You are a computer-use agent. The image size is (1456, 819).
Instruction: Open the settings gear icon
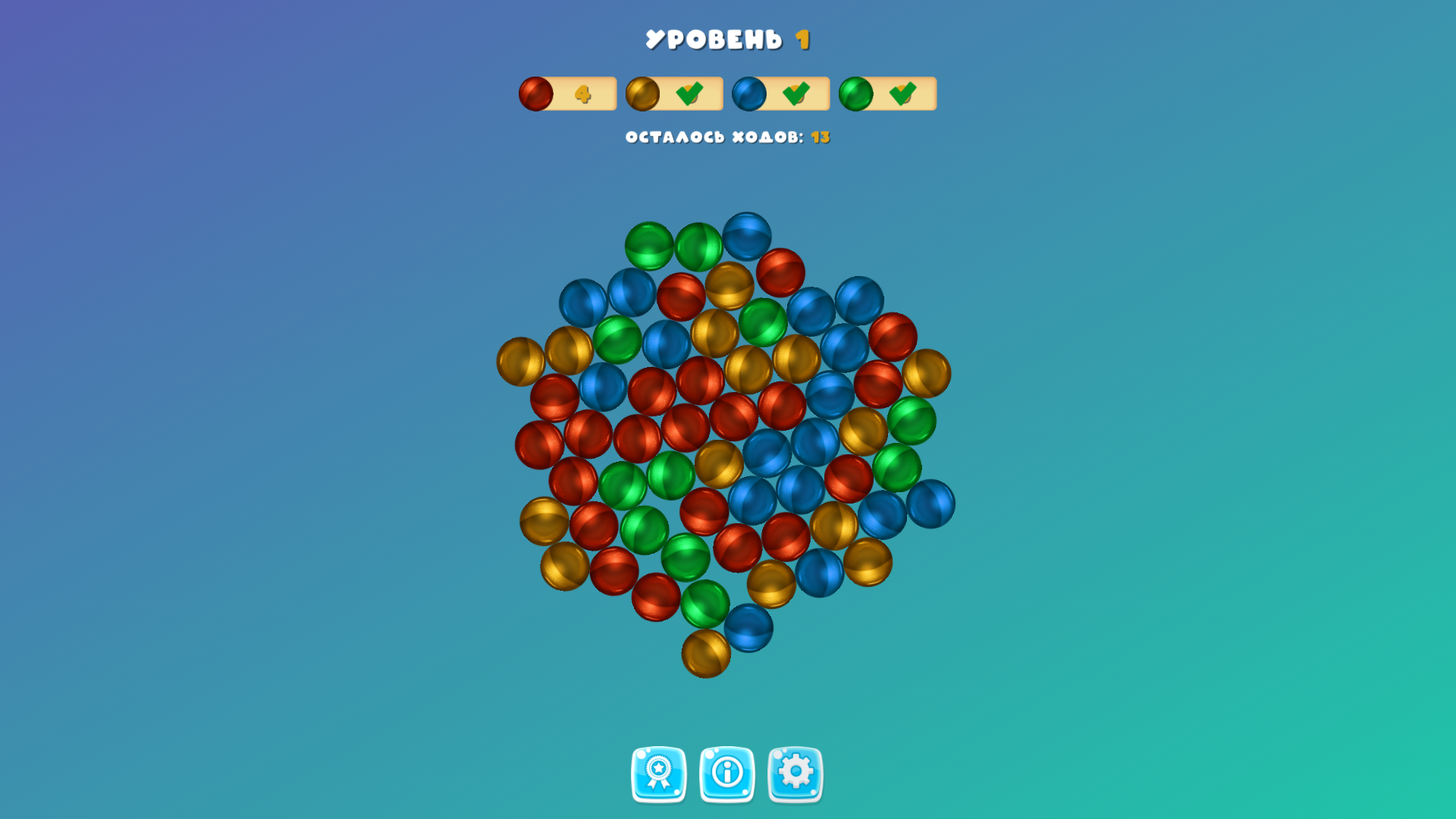coord(795,775)
